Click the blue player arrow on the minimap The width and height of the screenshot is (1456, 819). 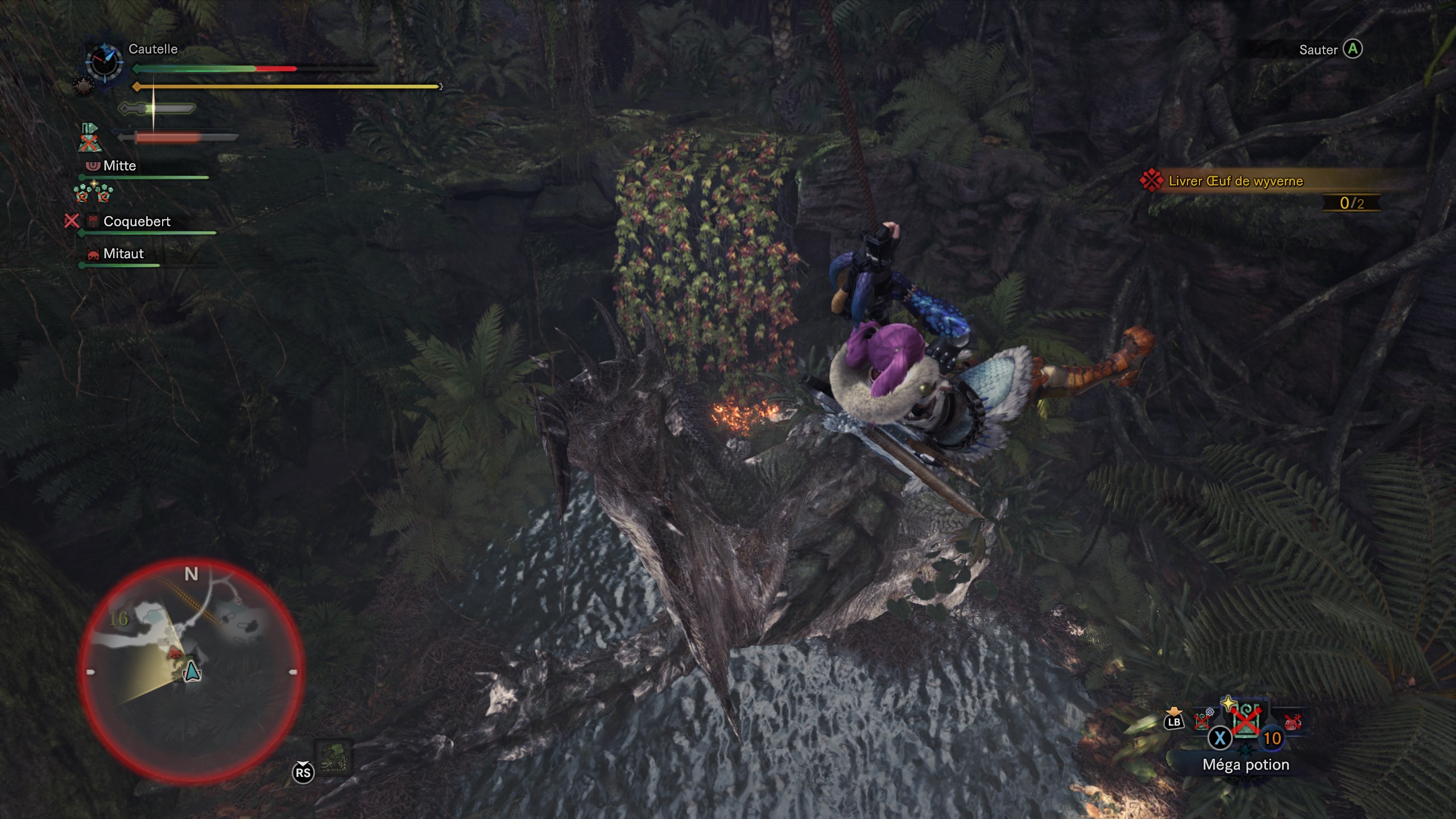tap(192, 671)
